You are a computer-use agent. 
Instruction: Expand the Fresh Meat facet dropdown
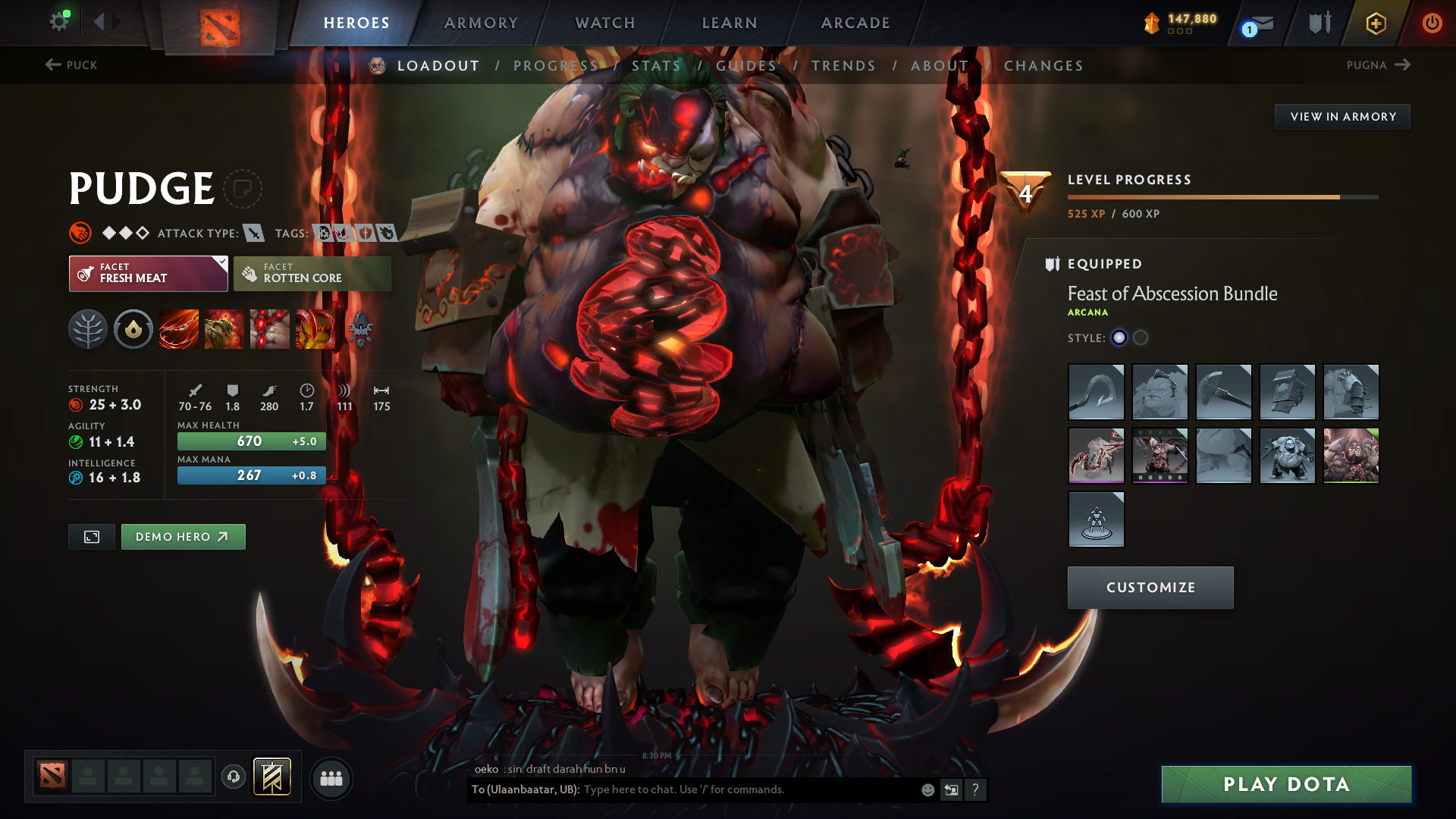[x=221, y=264]
